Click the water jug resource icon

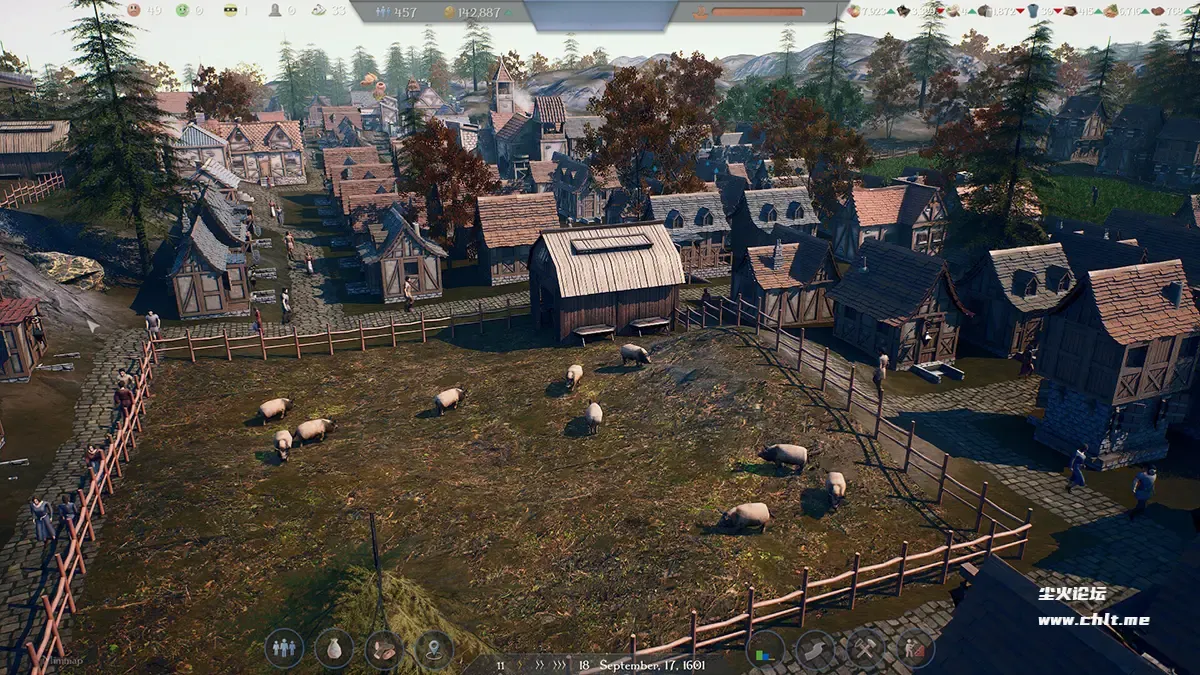click(1033, 11)
